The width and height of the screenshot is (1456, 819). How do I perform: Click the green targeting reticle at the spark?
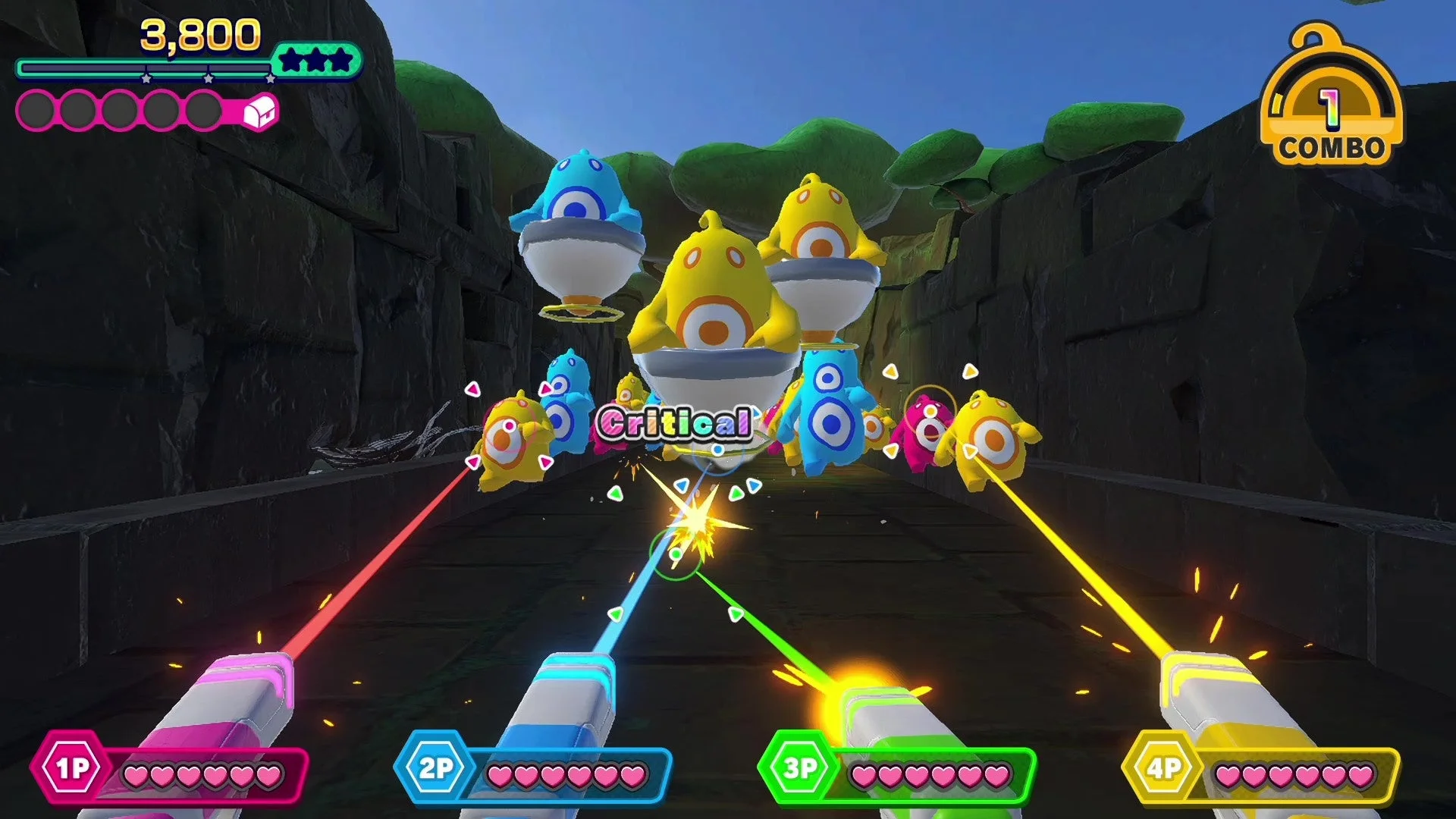pyautogui.click(x=677, y=553)
